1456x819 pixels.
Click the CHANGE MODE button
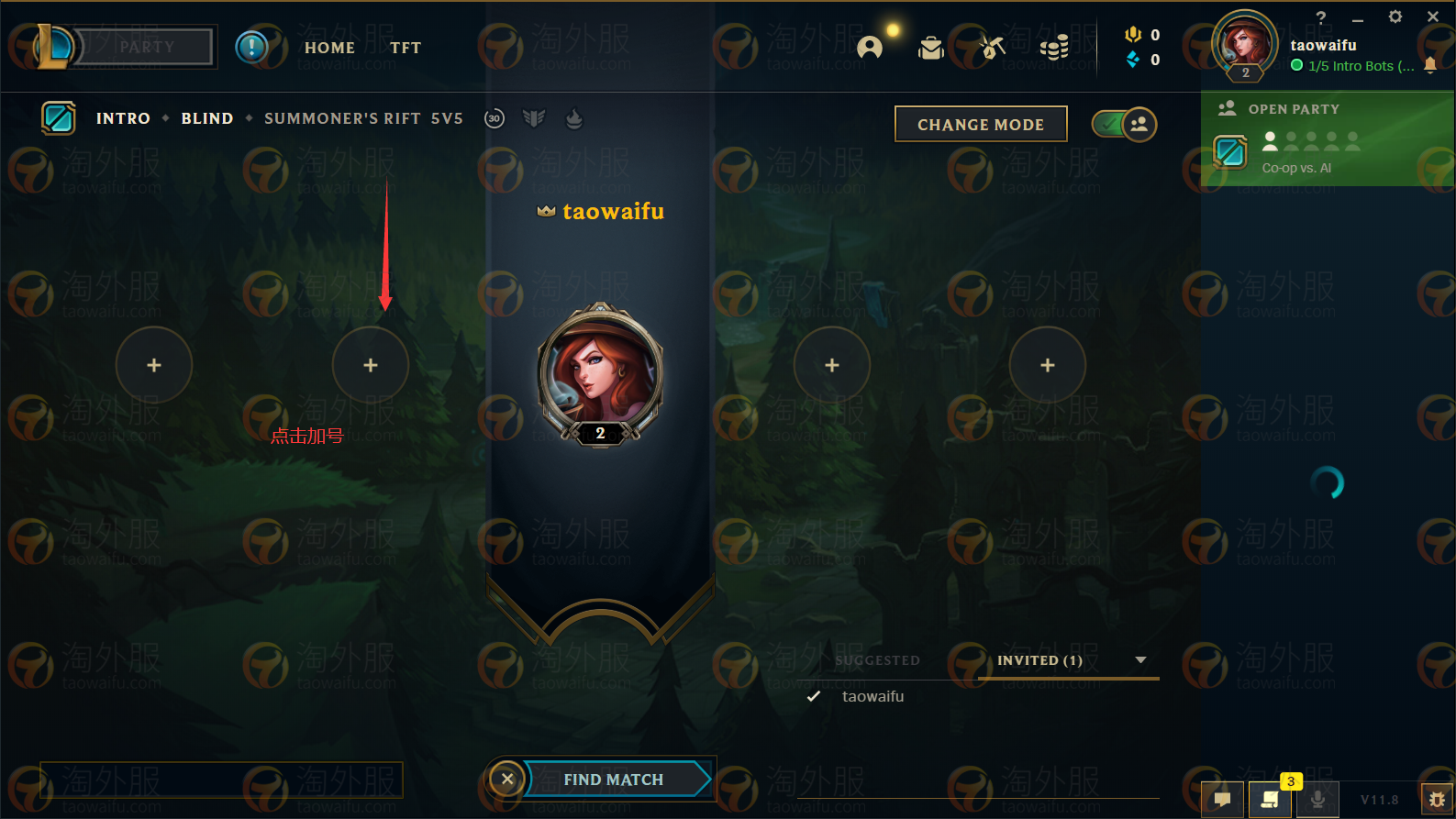[980, 124]
